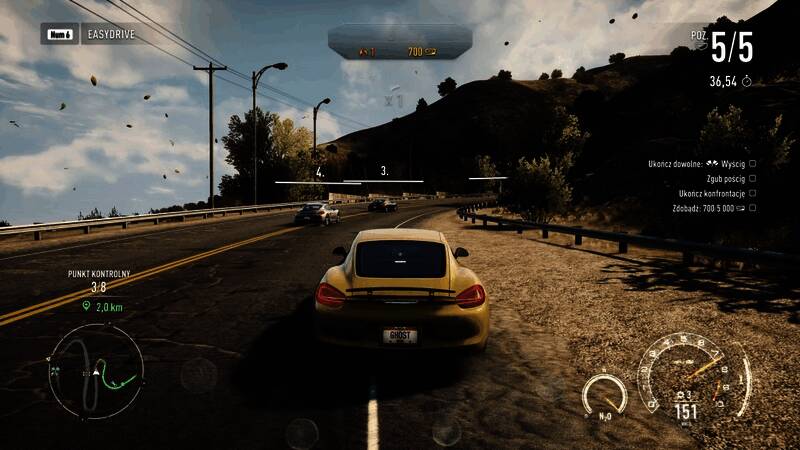
Task: Click the green checkpoint distance marker
Action: [96, 308]
